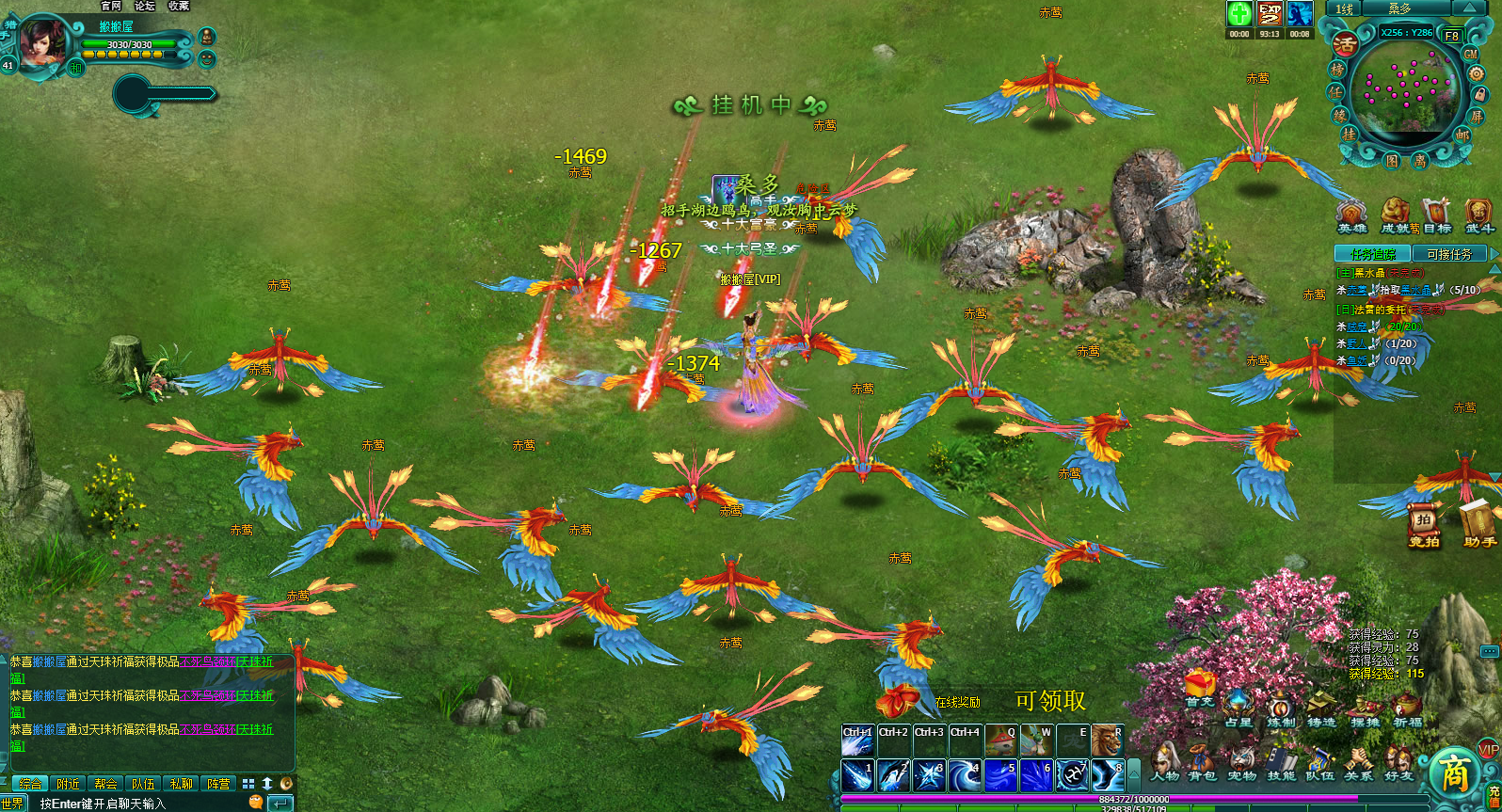Open settings via the minimap gear icon

(x=1476, y=73)
